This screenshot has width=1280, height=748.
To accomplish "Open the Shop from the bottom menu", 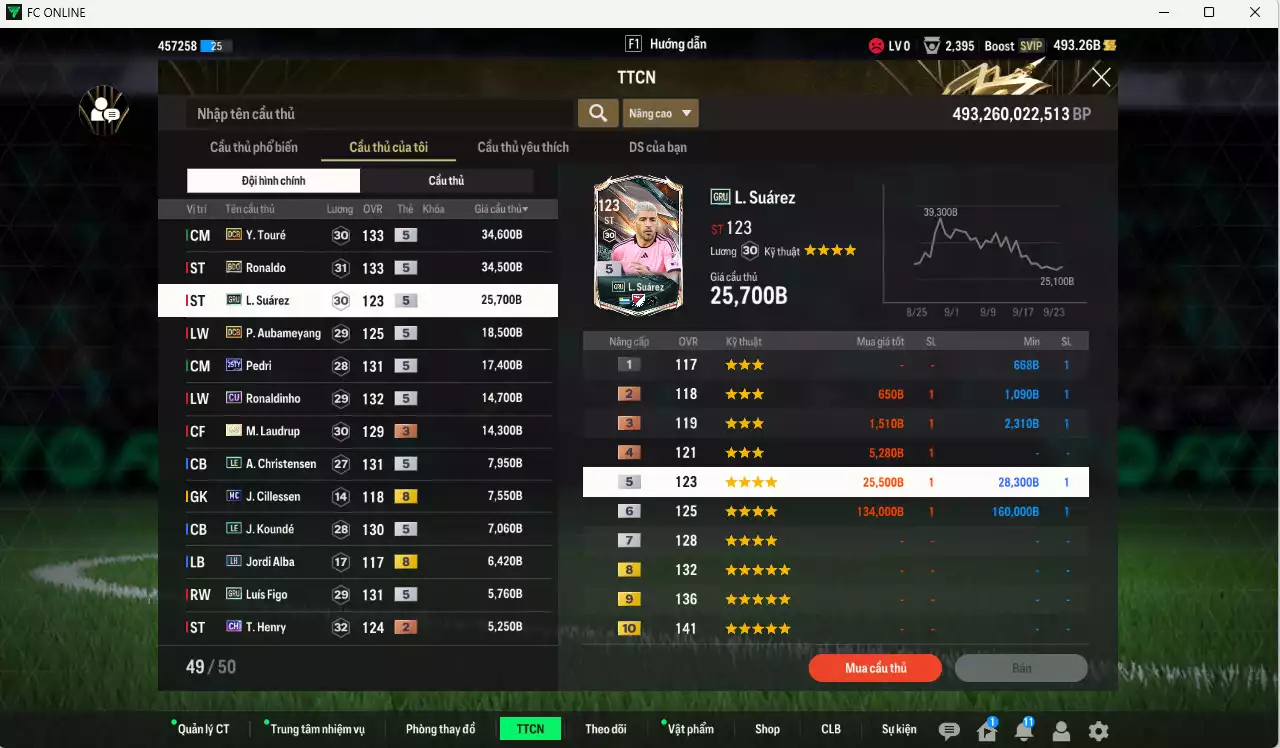I will tap(767, 729).
